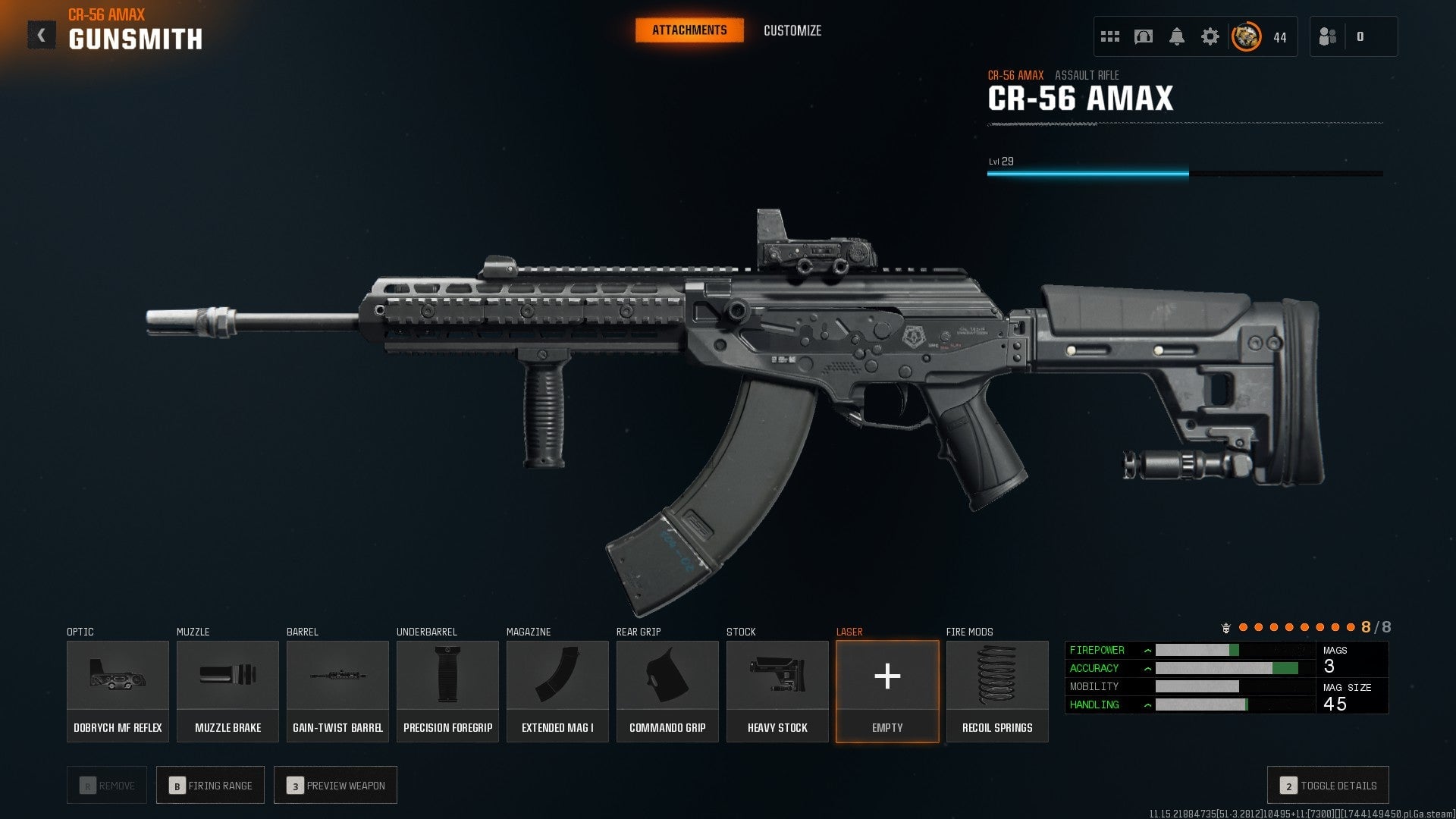Switch to the Customize tab
This screenshot has width=1456, height=819.
[x=792, y=31]
